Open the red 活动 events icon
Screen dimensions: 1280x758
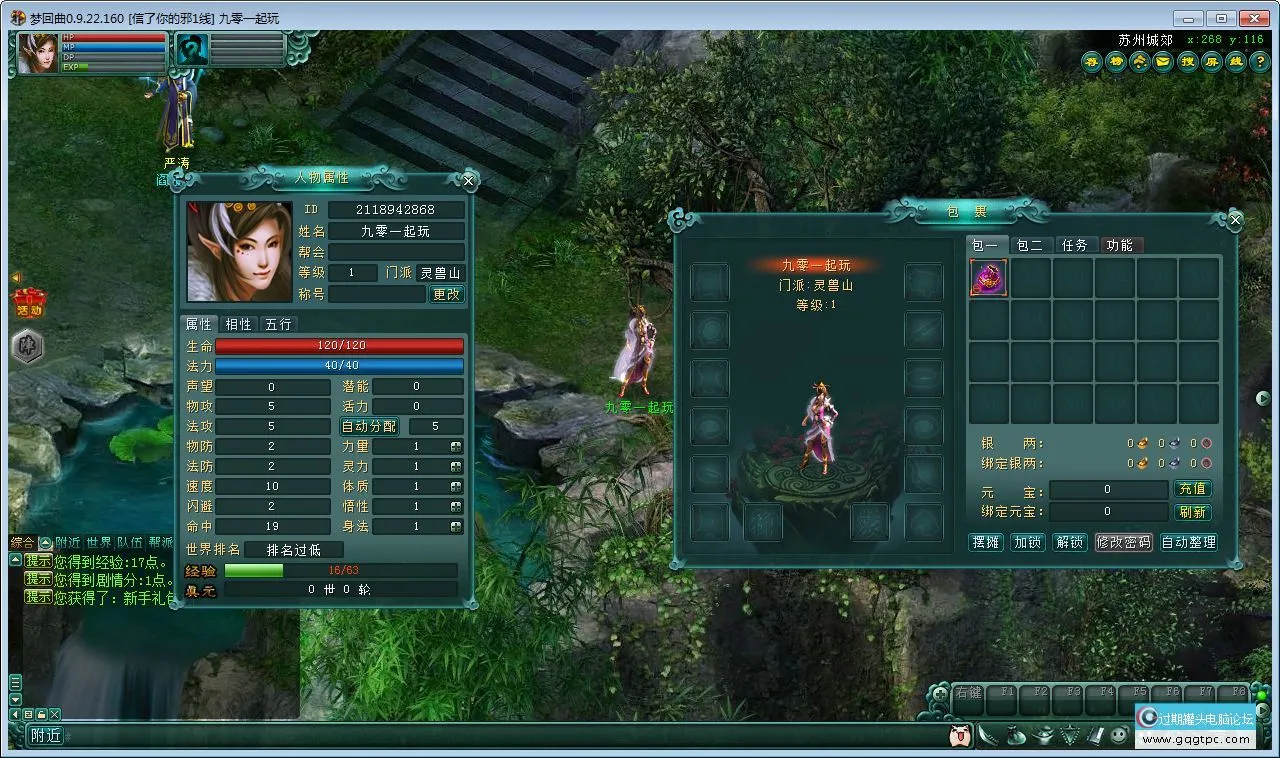pos(28,301)
